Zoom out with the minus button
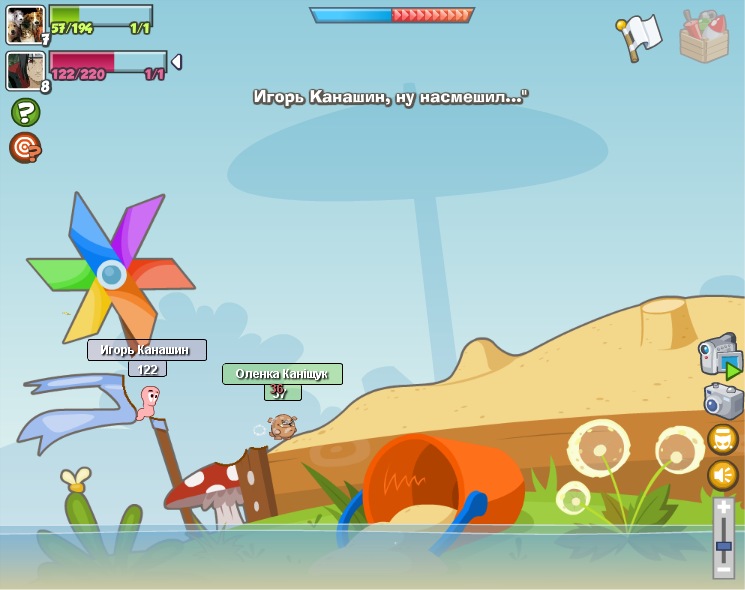The height and width of the screenshot is (590, 745). (x=724, y=569)
